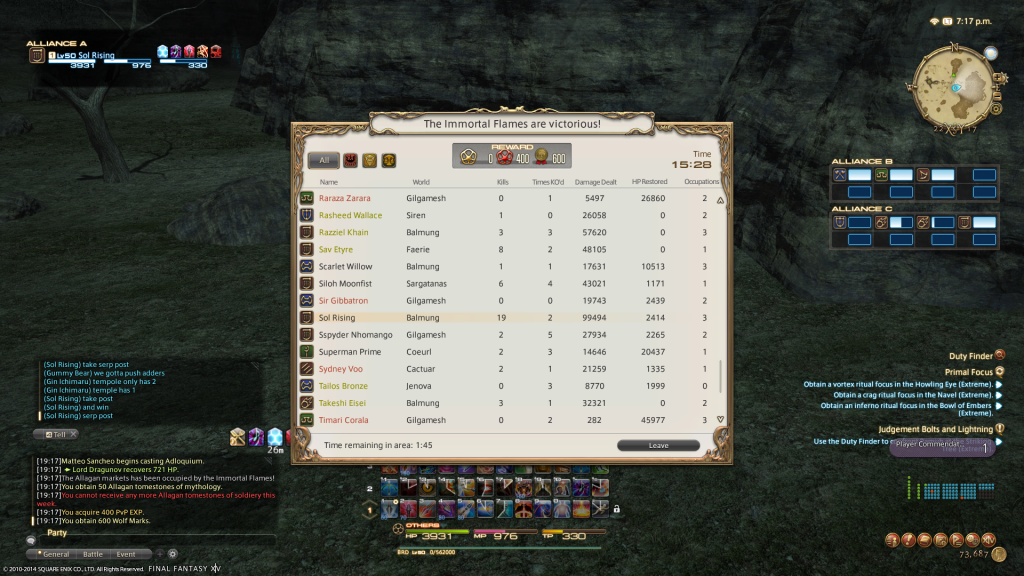The height and width of the screenshot is (576, 1024).
Task: Sort the list by HP Restored
Action: click(x=651, y=182)
